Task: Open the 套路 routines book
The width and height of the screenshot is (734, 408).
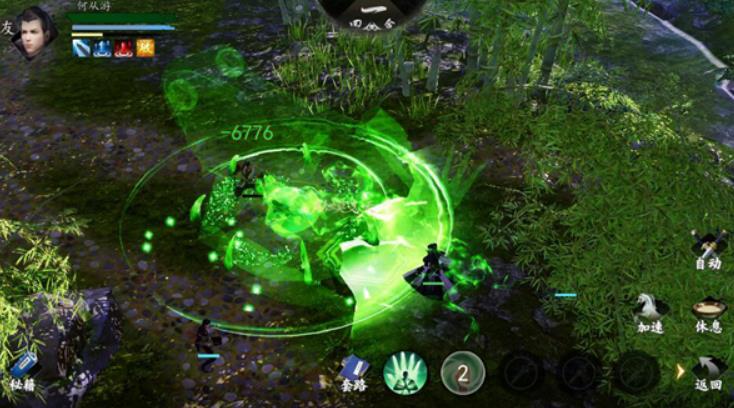Action: [x=354, y=370]
